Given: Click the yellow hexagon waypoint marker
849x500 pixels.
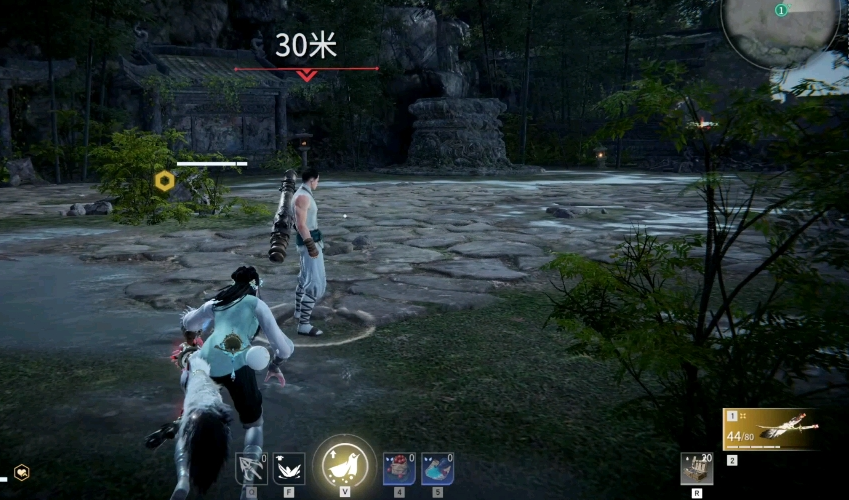Looking at the screenshot, I should point(163,181).
